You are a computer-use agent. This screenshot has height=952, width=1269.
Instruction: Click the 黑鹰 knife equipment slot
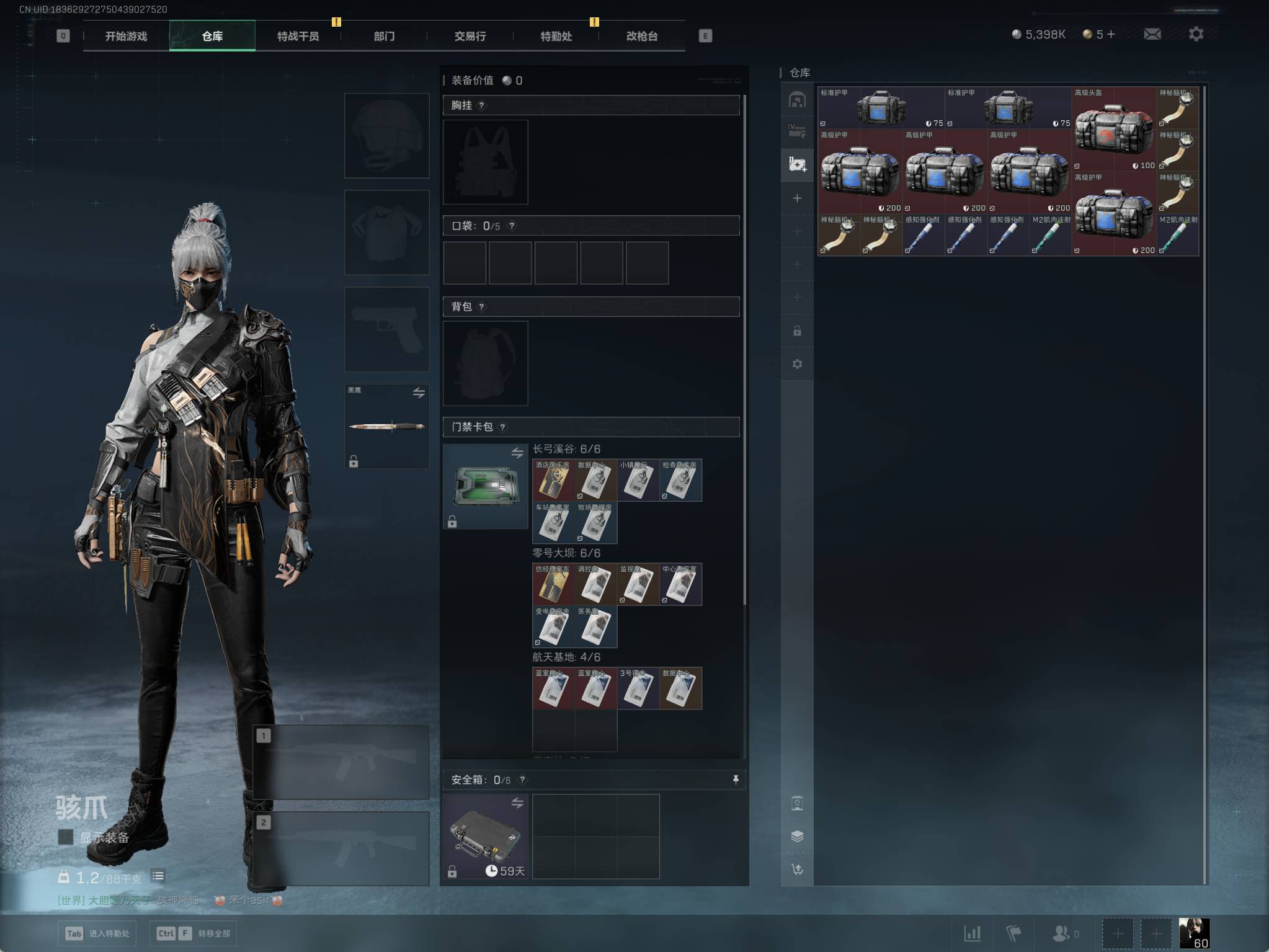(386, 426)
